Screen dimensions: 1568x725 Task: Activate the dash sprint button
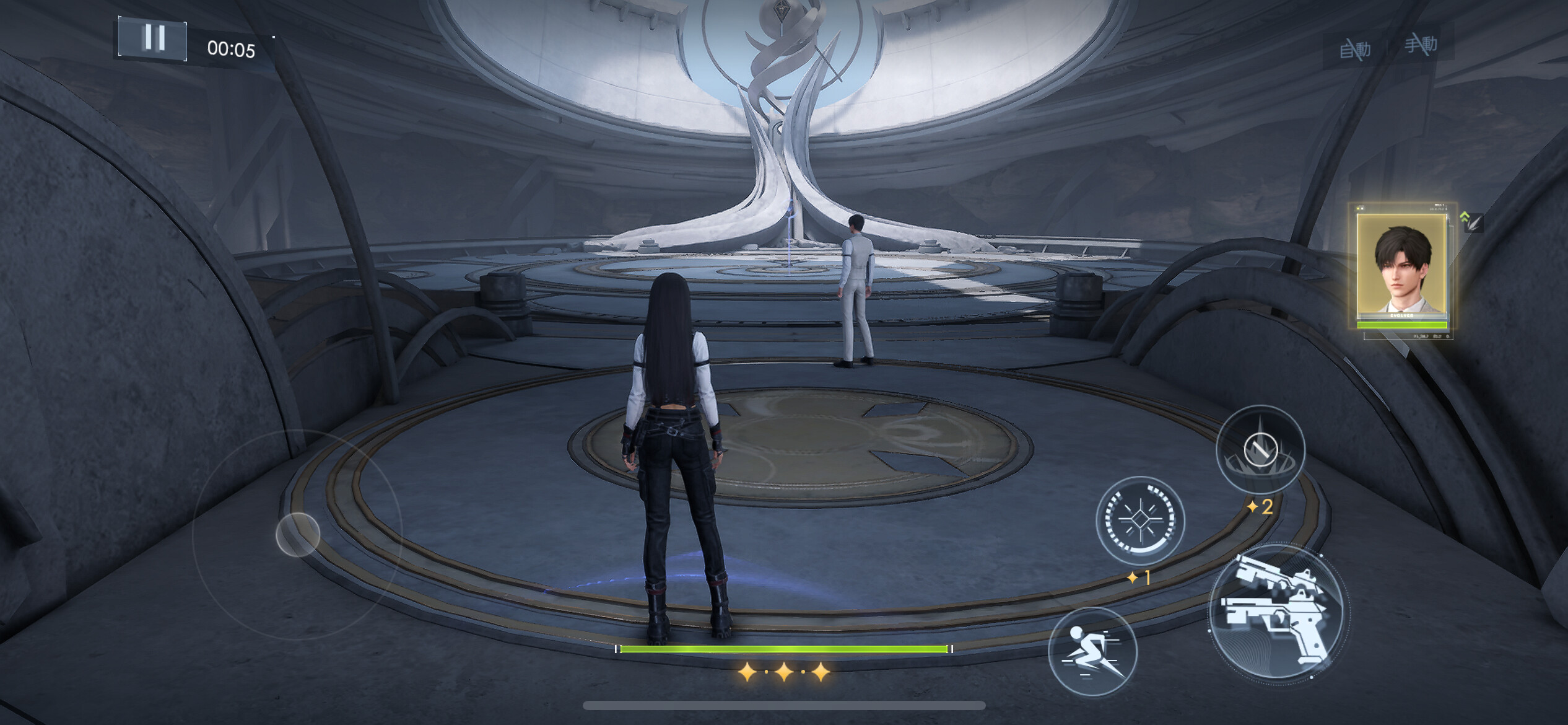[x=1092, y=651]
